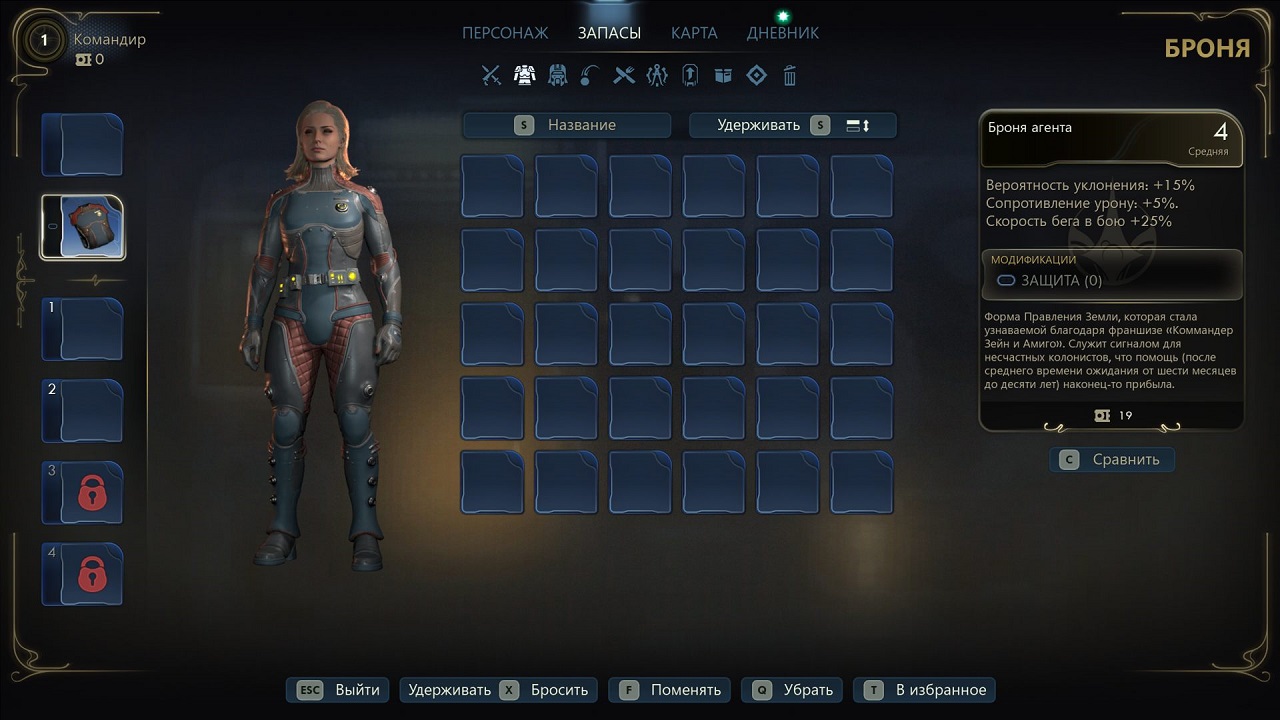Filter inventory by crossed swords weapons icon
Viewport: 1280px width, 720px height.
coord(491,75)
